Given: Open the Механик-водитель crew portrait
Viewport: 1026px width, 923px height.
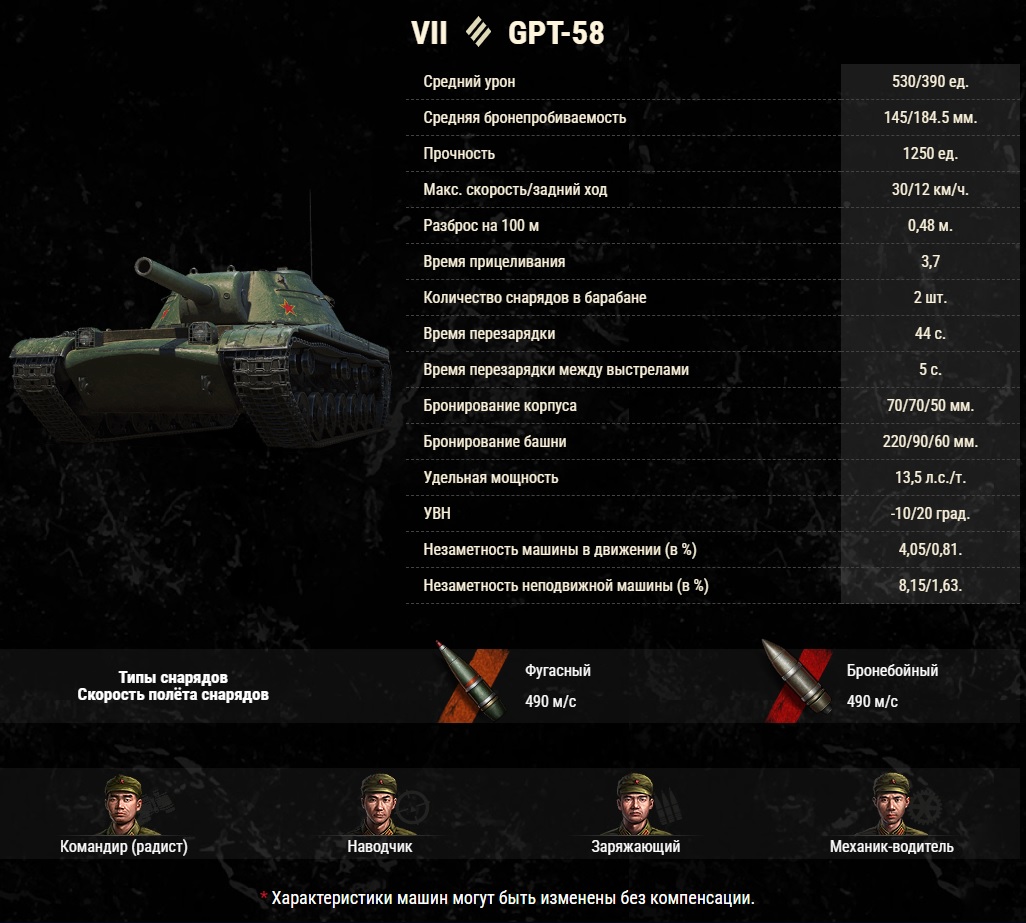Looking at the screenshot, I should point(891,803).
